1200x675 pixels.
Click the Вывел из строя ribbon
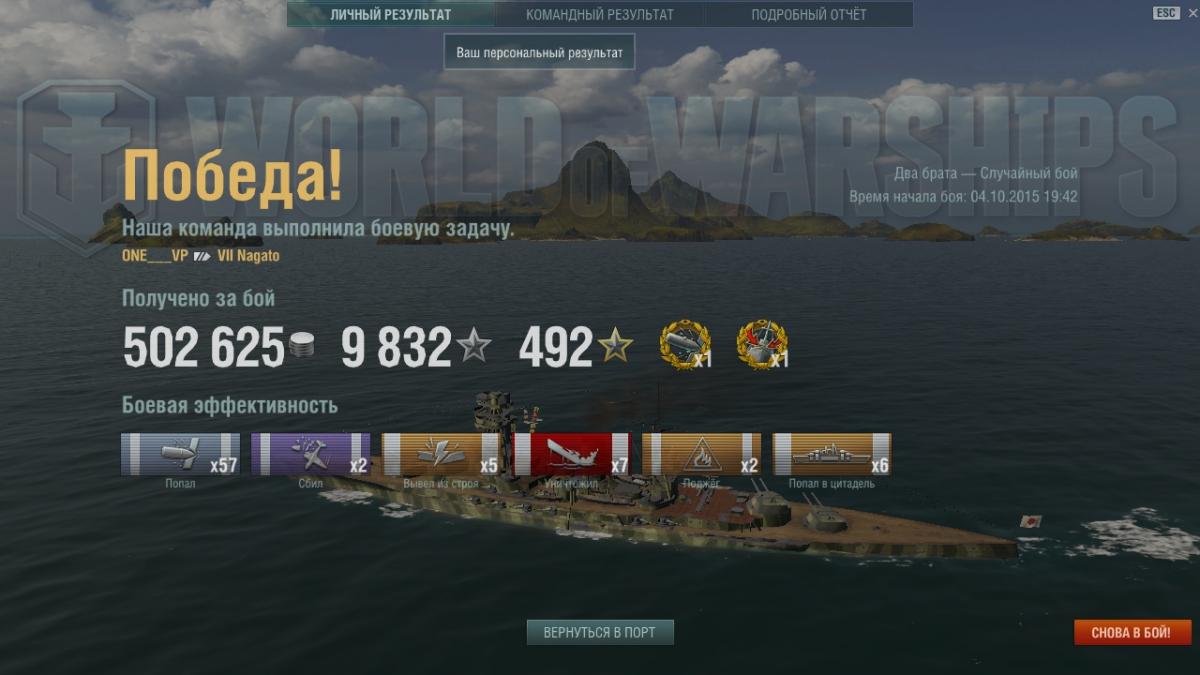click(x=441, y=454)
